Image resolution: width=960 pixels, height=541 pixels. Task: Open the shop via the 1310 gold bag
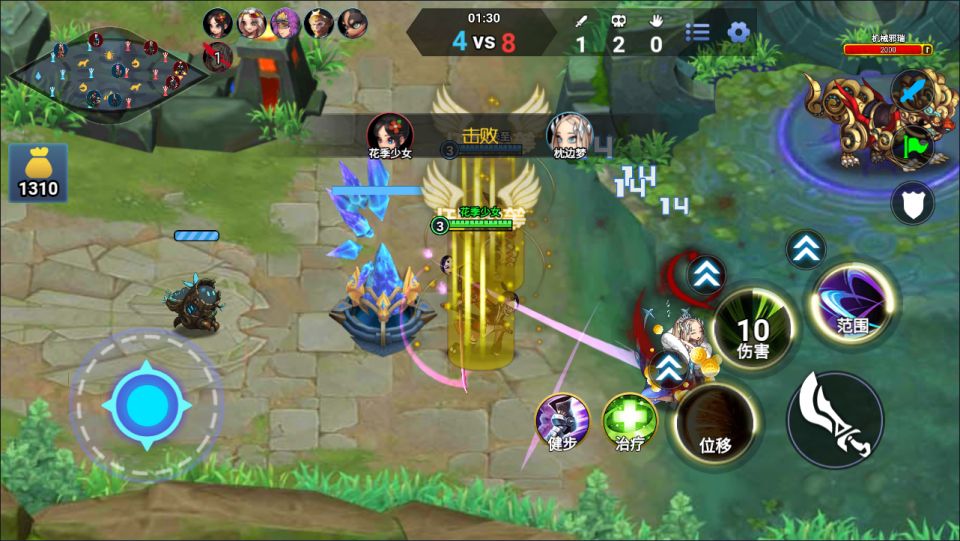(x=38, y=172)
